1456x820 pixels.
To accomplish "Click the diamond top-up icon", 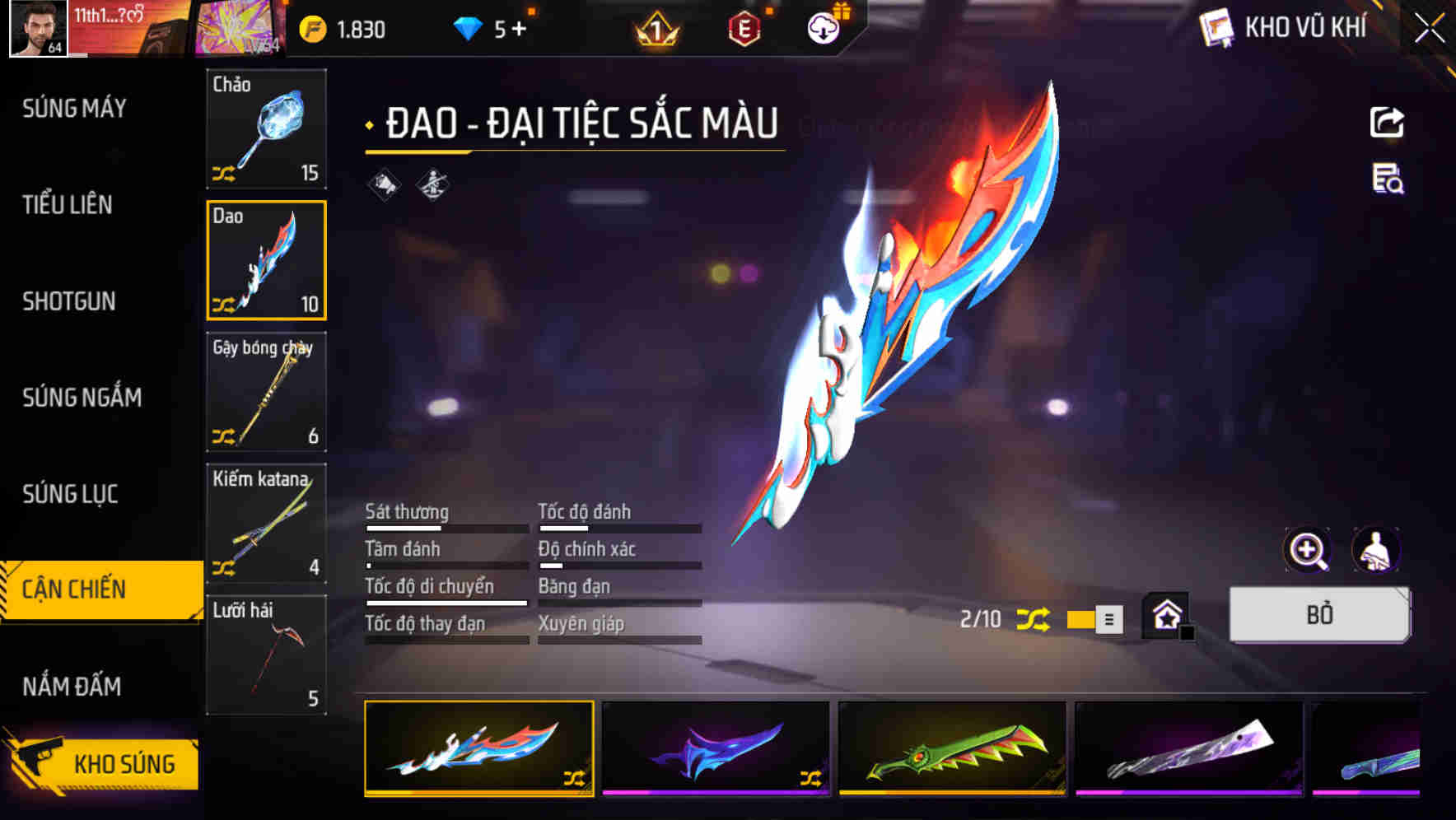I will tap(486, 28).
